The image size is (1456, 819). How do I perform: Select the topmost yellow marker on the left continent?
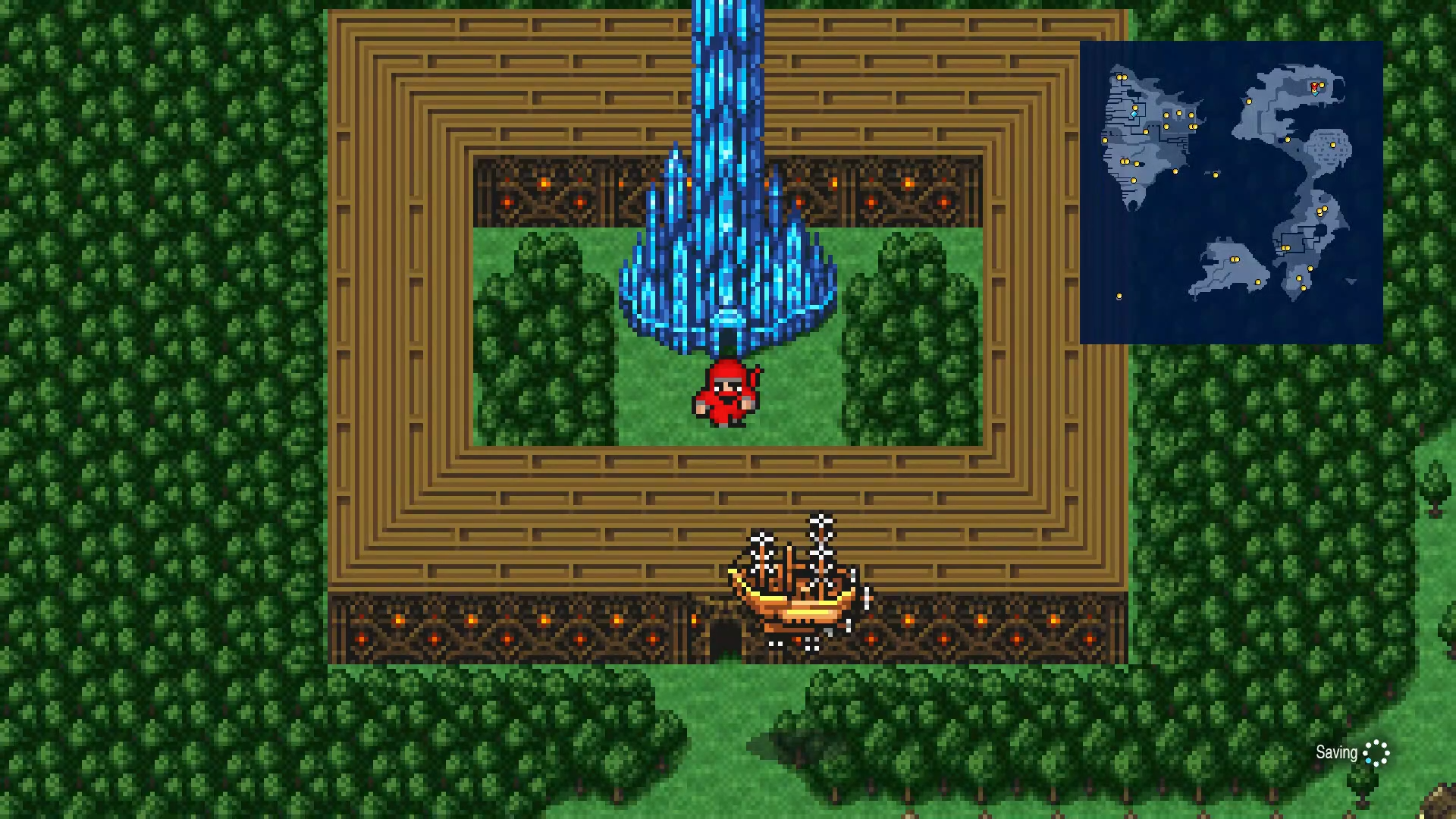pyautogui.click(x=1121, y=77)
